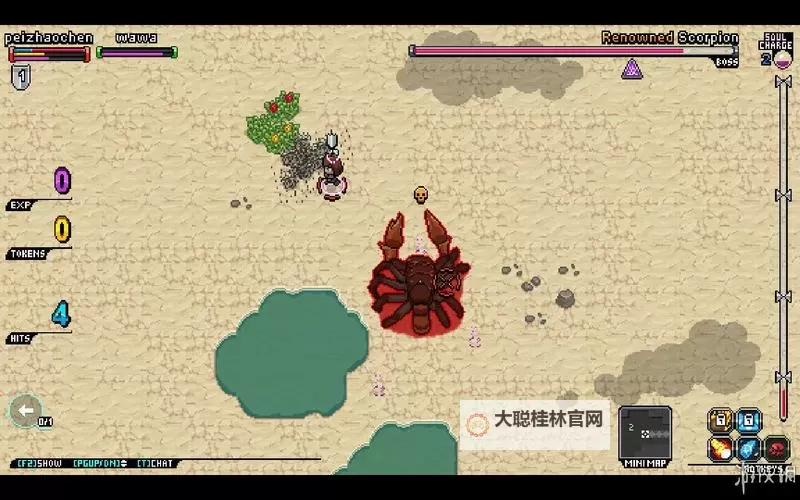The image size is (800, 500).
Task: Activate the fireball ability
Action: pyautogui.click(x=720, y=449)
